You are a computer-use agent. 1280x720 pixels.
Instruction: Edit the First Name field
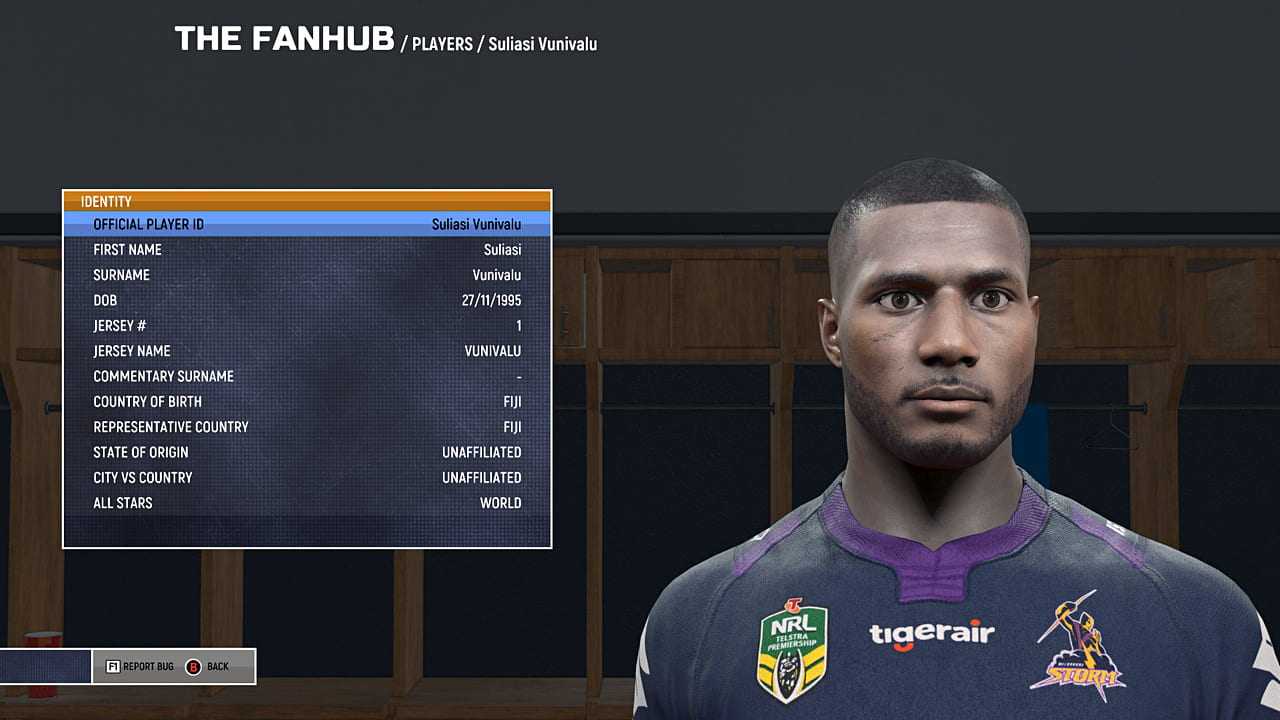tap(307, 250)
